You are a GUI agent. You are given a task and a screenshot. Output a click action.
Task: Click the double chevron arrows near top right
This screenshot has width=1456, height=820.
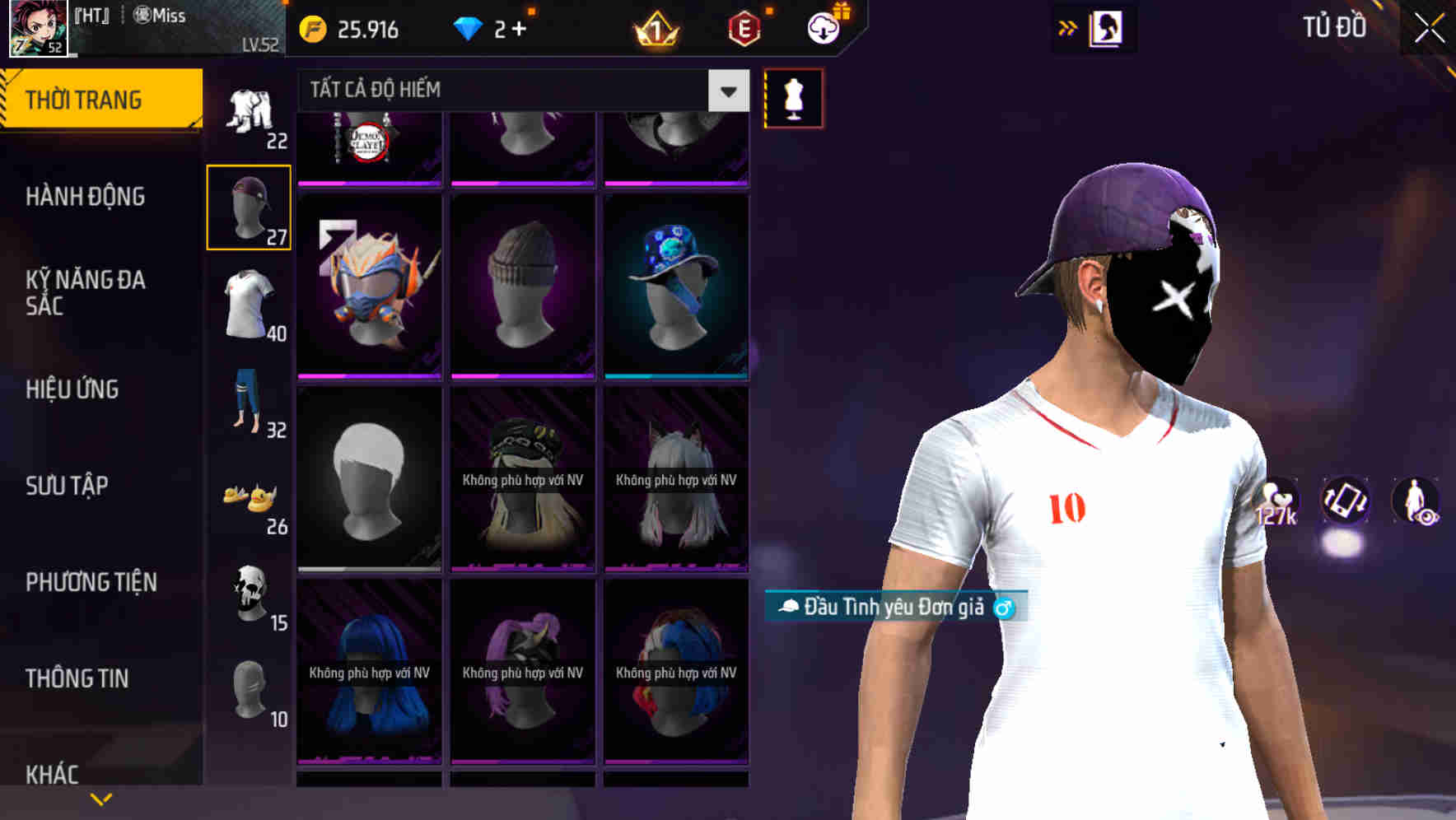[1066, 27]
